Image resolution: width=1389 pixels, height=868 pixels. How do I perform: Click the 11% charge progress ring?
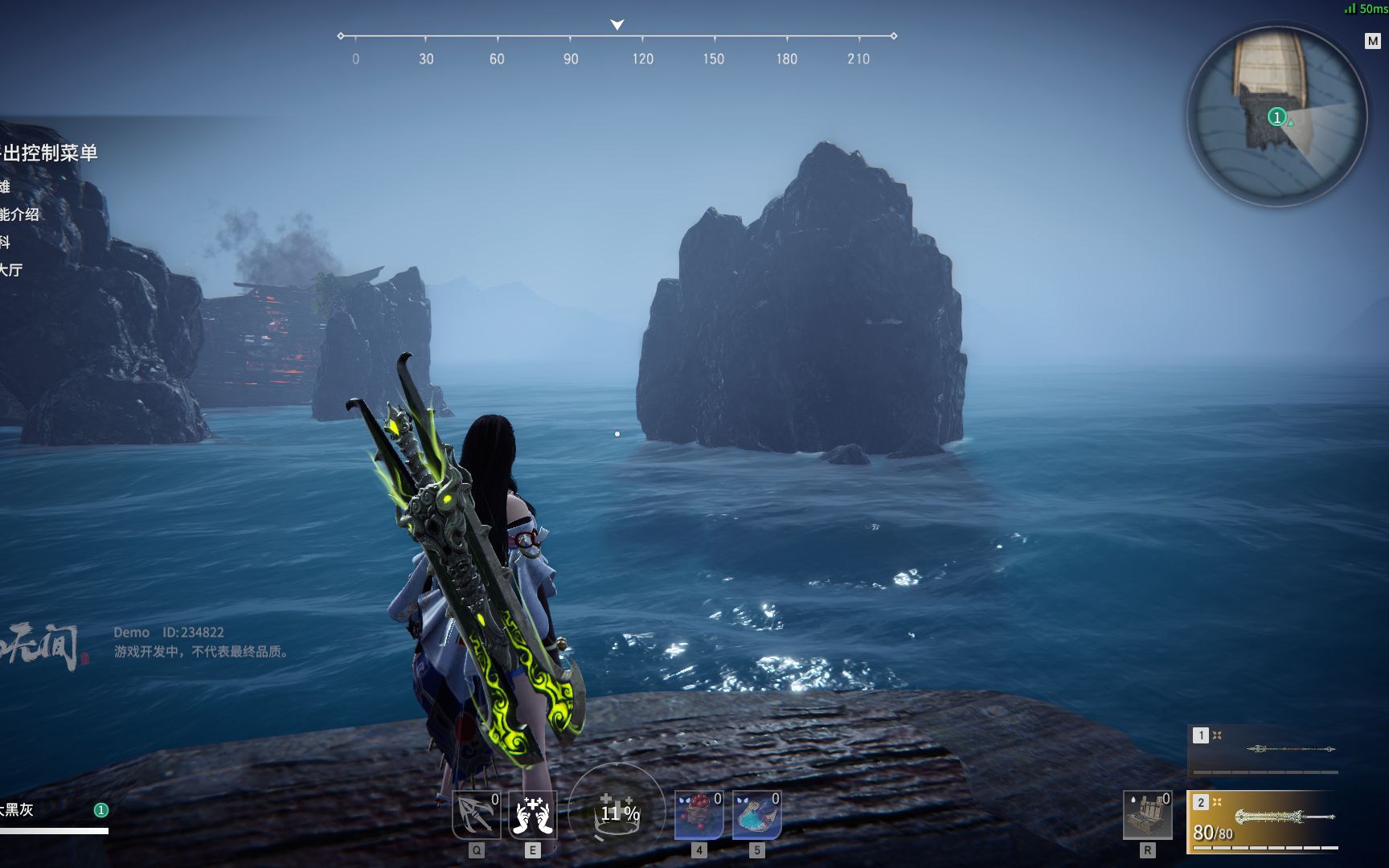point(617,814)
